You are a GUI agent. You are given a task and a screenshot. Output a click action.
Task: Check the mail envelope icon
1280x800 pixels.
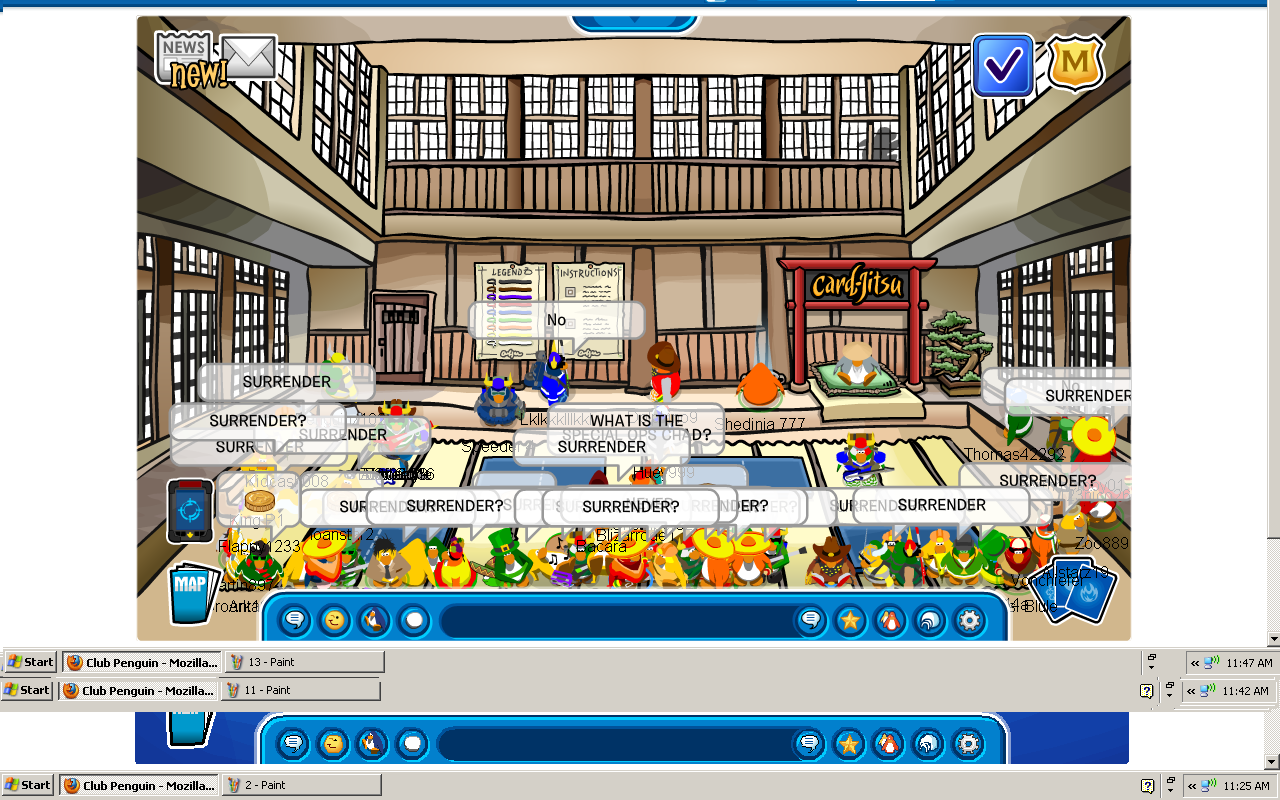[x=248, y=57]
